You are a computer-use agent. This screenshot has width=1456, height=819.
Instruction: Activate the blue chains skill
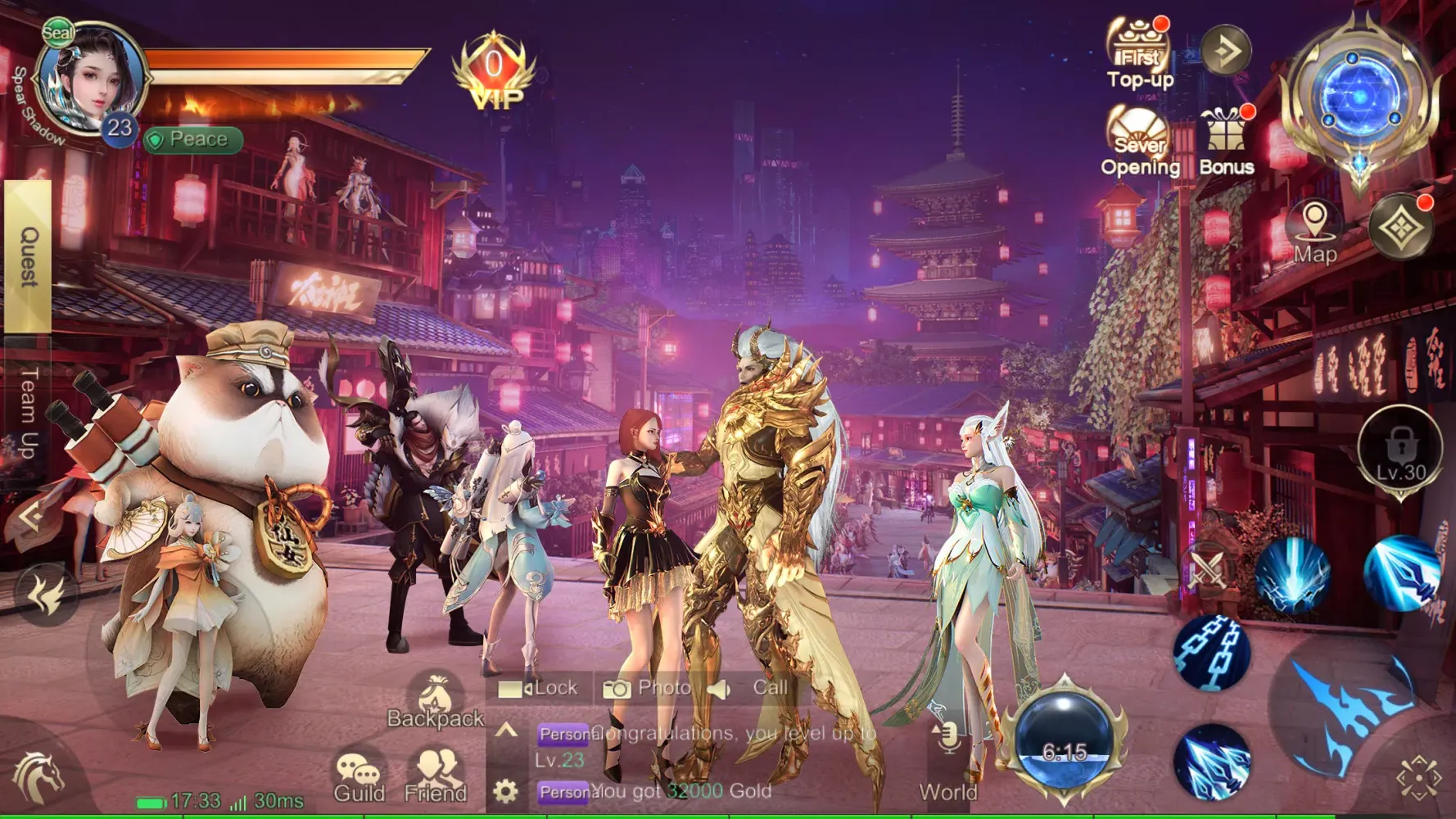pyautogui.click(x=1211, y=652)
